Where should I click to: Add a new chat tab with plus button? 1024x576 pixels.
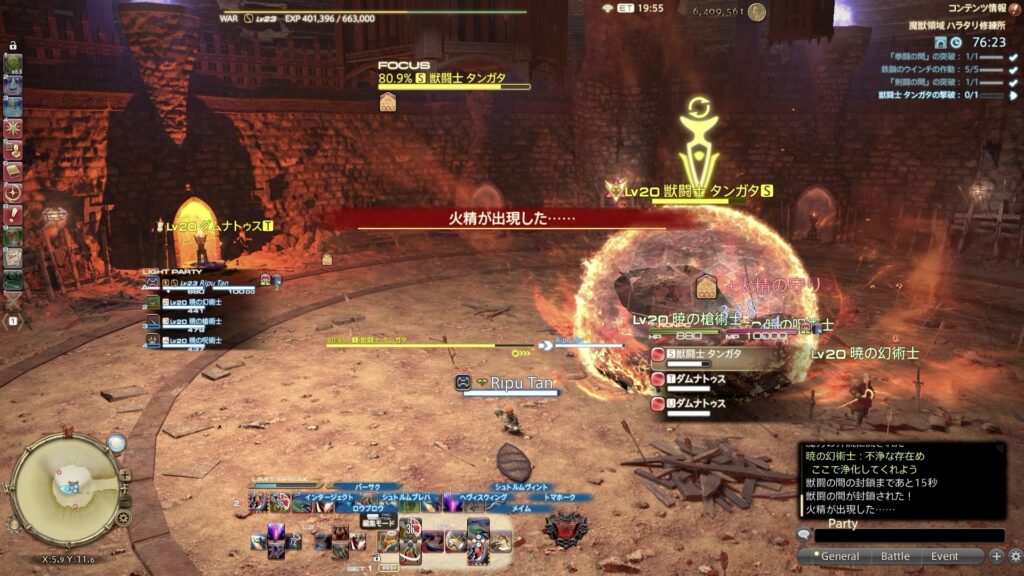pos(996,556)
